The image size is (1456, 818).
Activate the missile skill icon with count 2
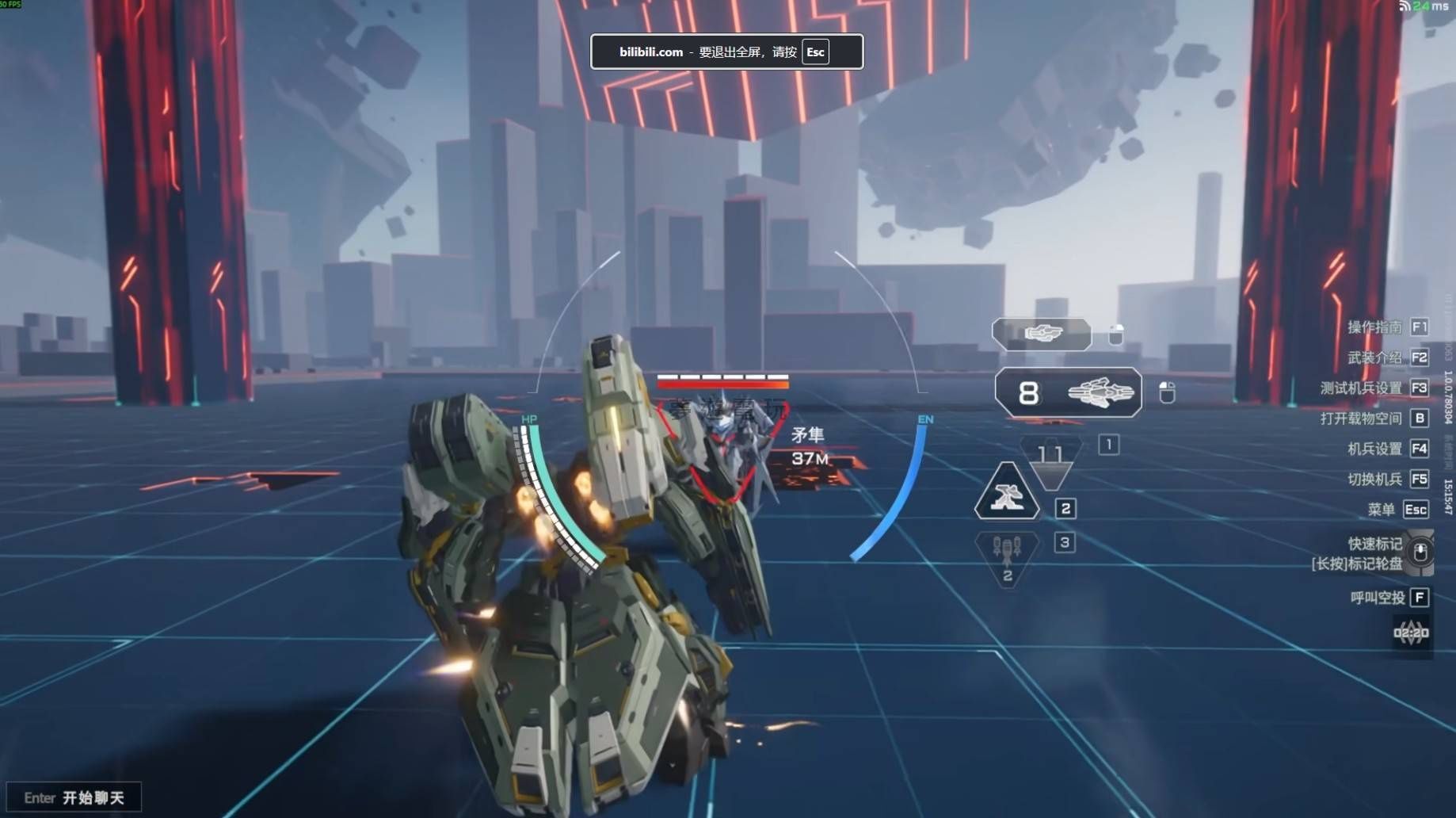(1007, 557)
